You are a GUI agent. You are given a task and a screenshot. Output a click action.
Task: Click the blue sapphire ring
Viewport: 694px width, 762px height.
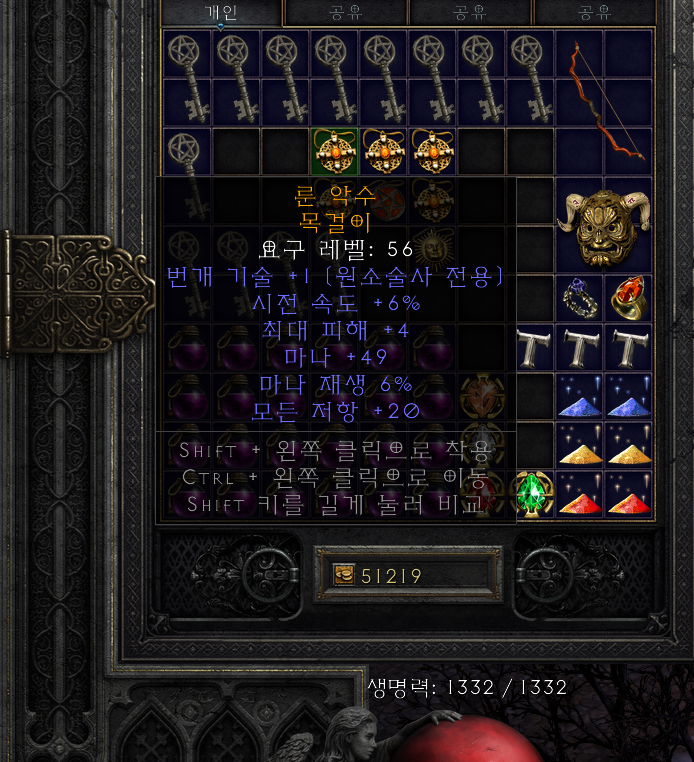[580, 297]
